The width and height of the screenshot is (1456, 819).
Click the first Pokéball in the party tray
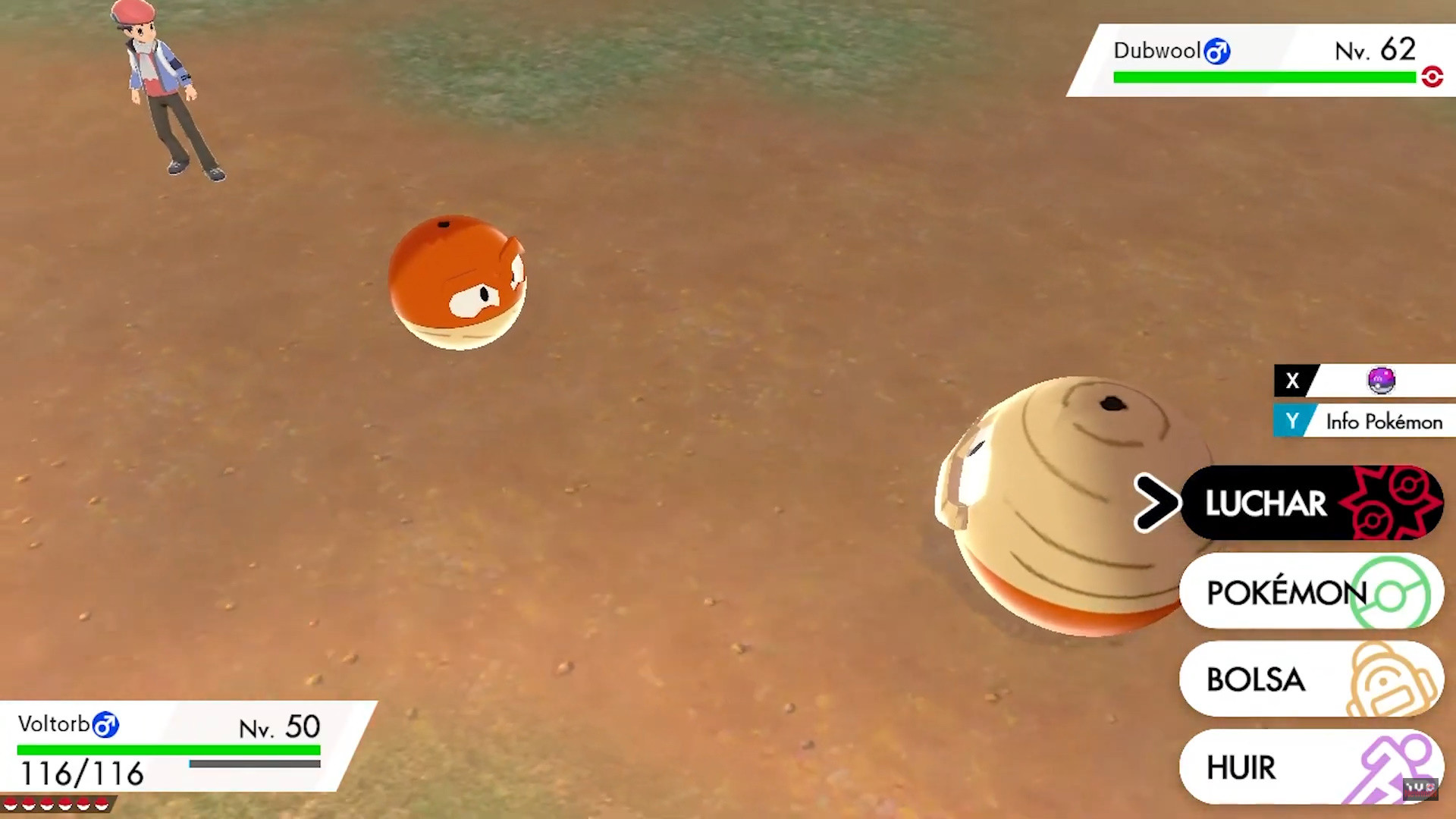pos(11,804)
